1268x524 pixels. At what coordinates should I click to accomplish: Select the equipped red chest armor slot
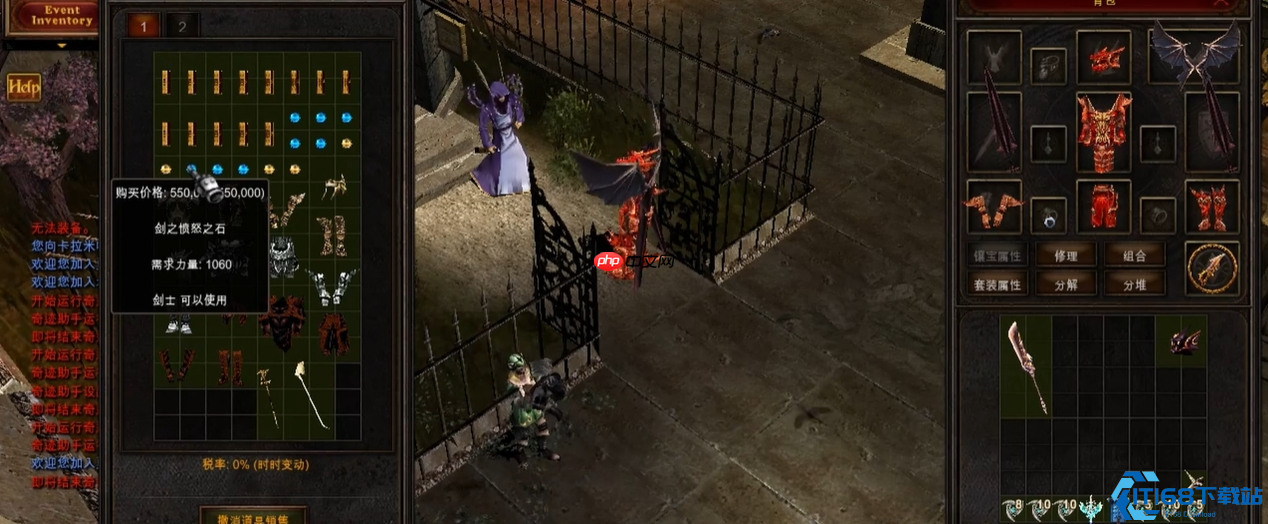pyautogui.click(x=1103, y=132)
